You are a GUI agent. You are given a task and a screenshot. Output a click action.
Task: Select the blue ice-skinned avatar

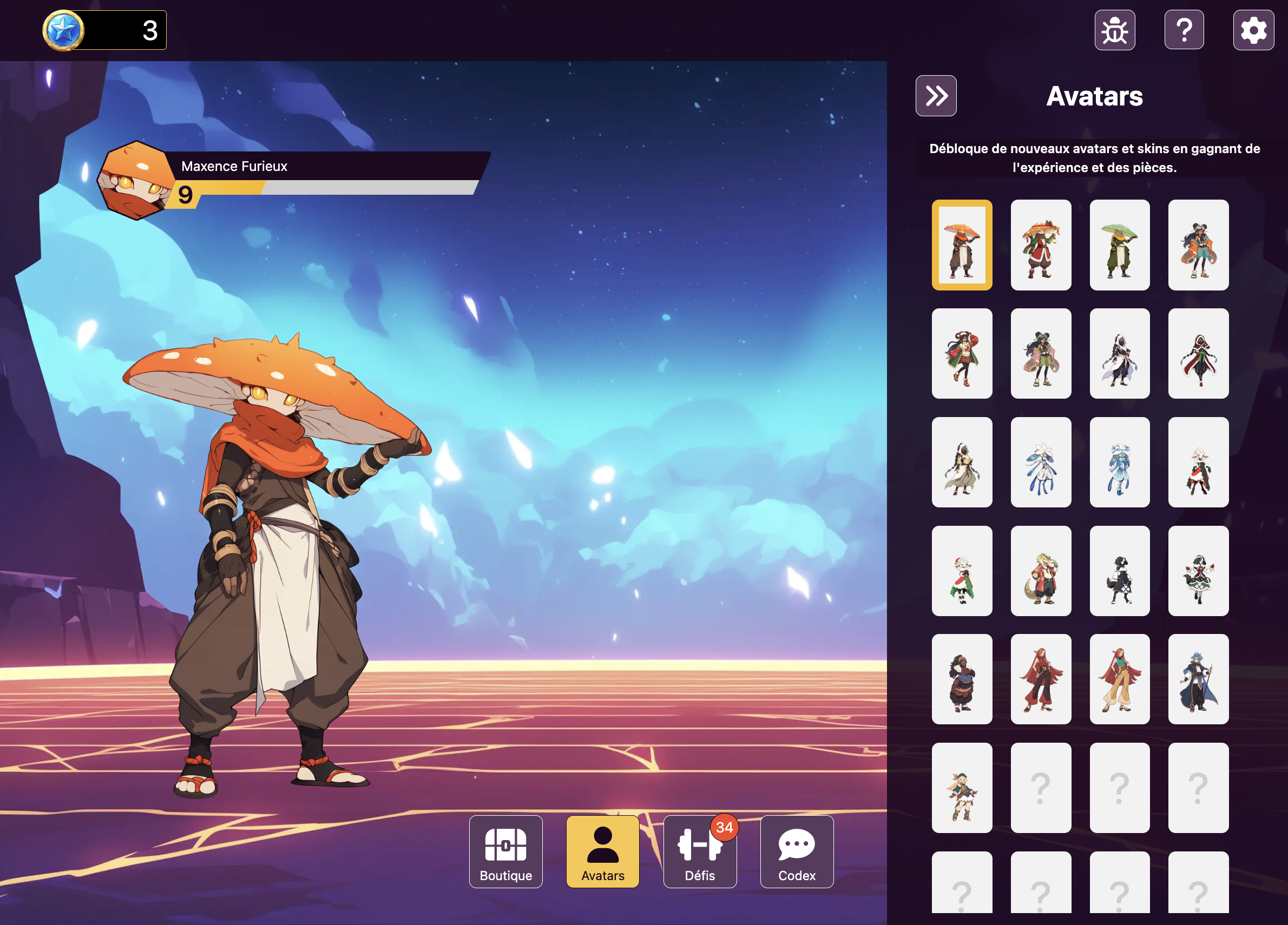coord(1119,463)
